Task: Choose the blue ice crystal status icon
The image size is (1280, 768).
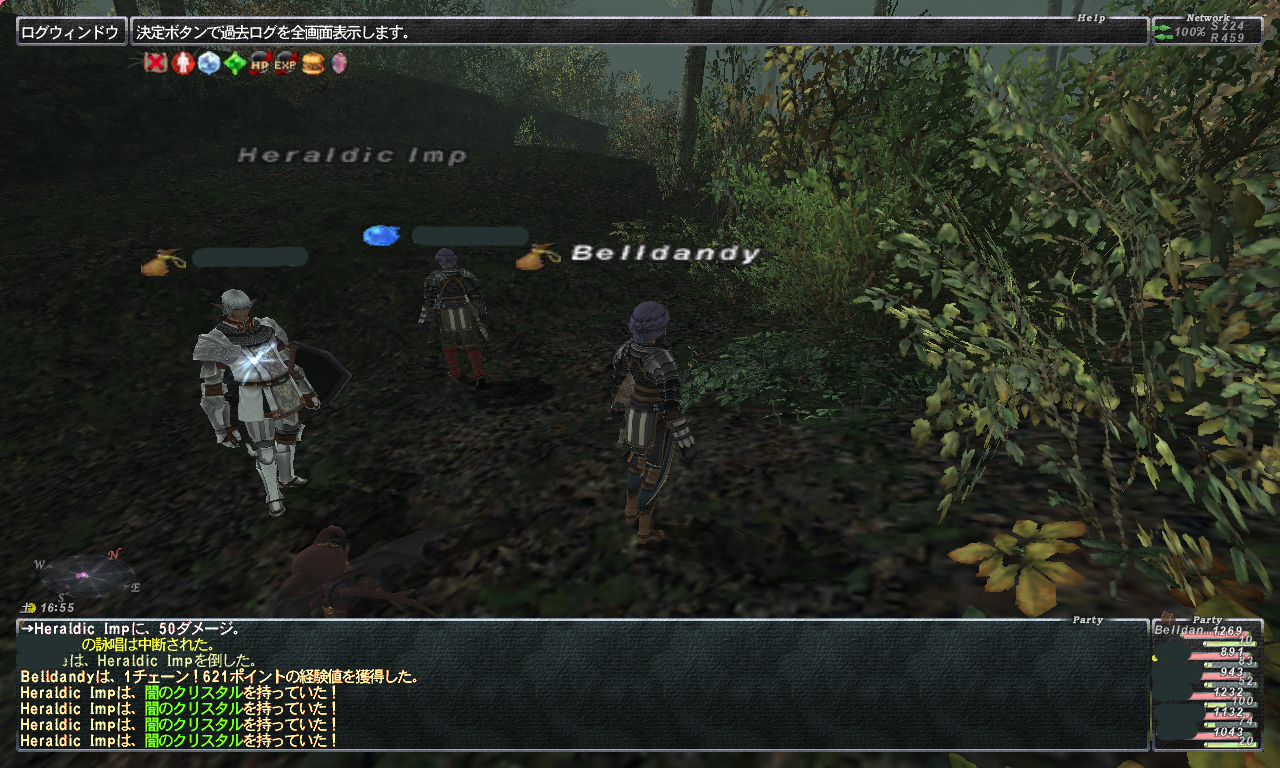Action: [208, 64]
